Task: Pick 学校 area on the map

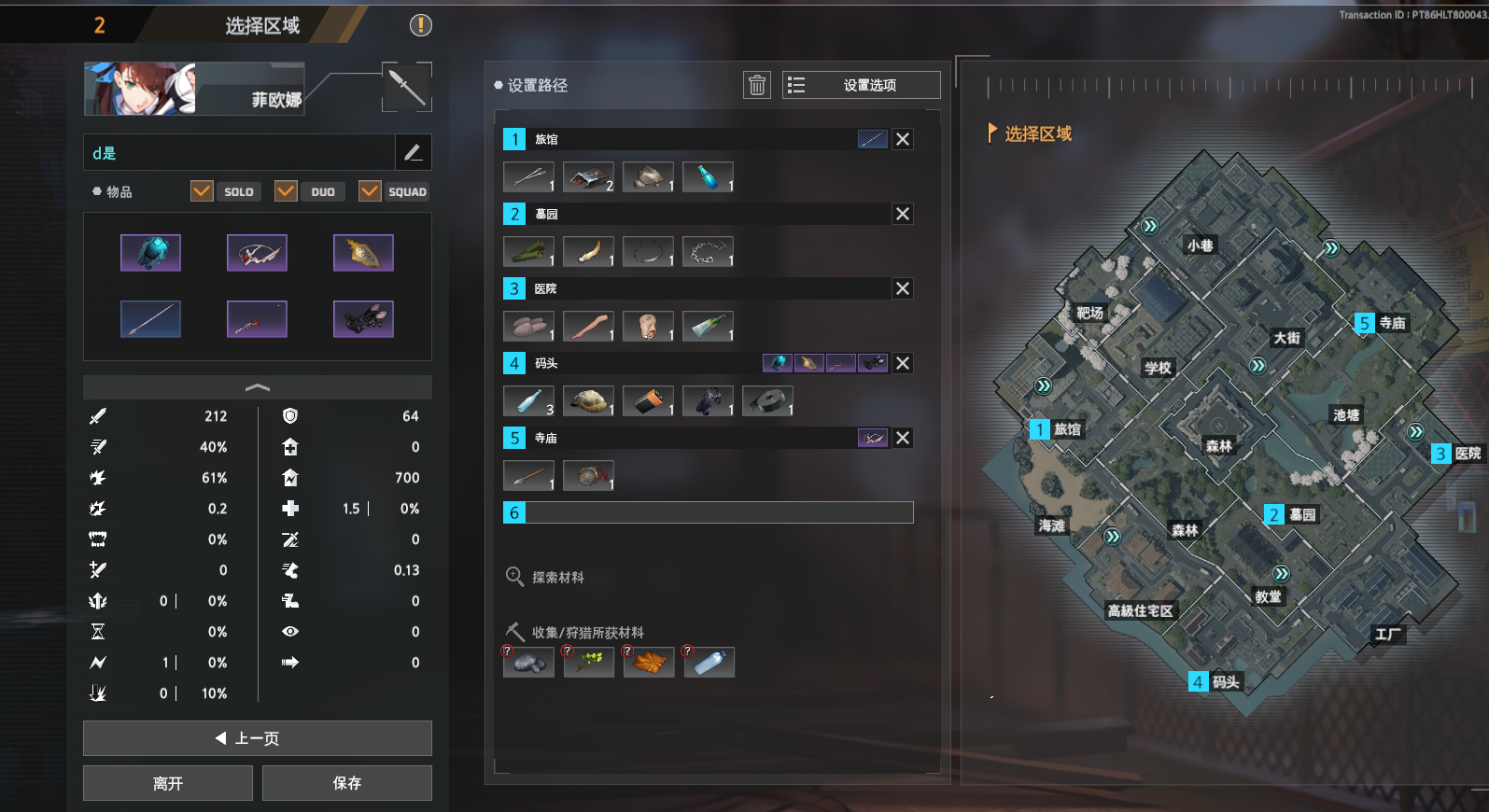Action: pos(1158,368)
